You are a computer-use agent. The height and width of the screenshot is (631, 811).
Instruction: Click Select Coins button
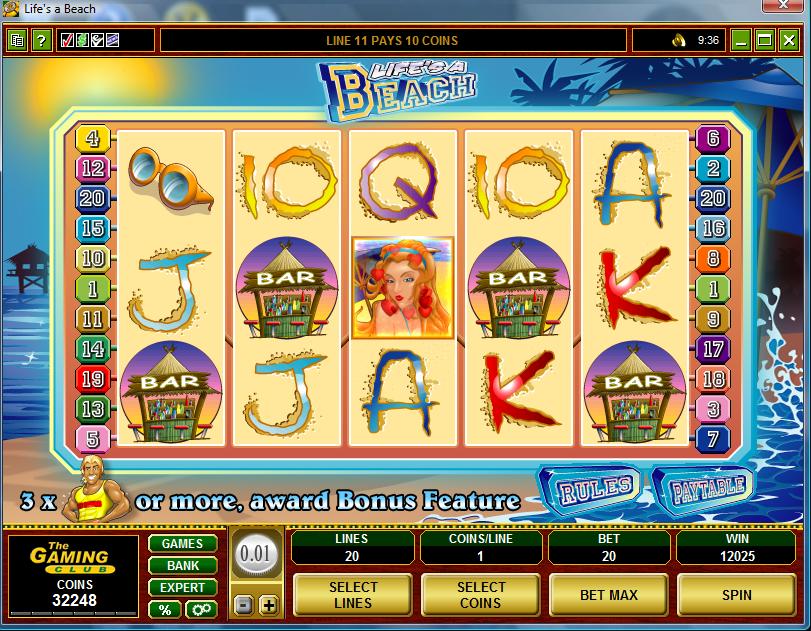tap(481, 595)
